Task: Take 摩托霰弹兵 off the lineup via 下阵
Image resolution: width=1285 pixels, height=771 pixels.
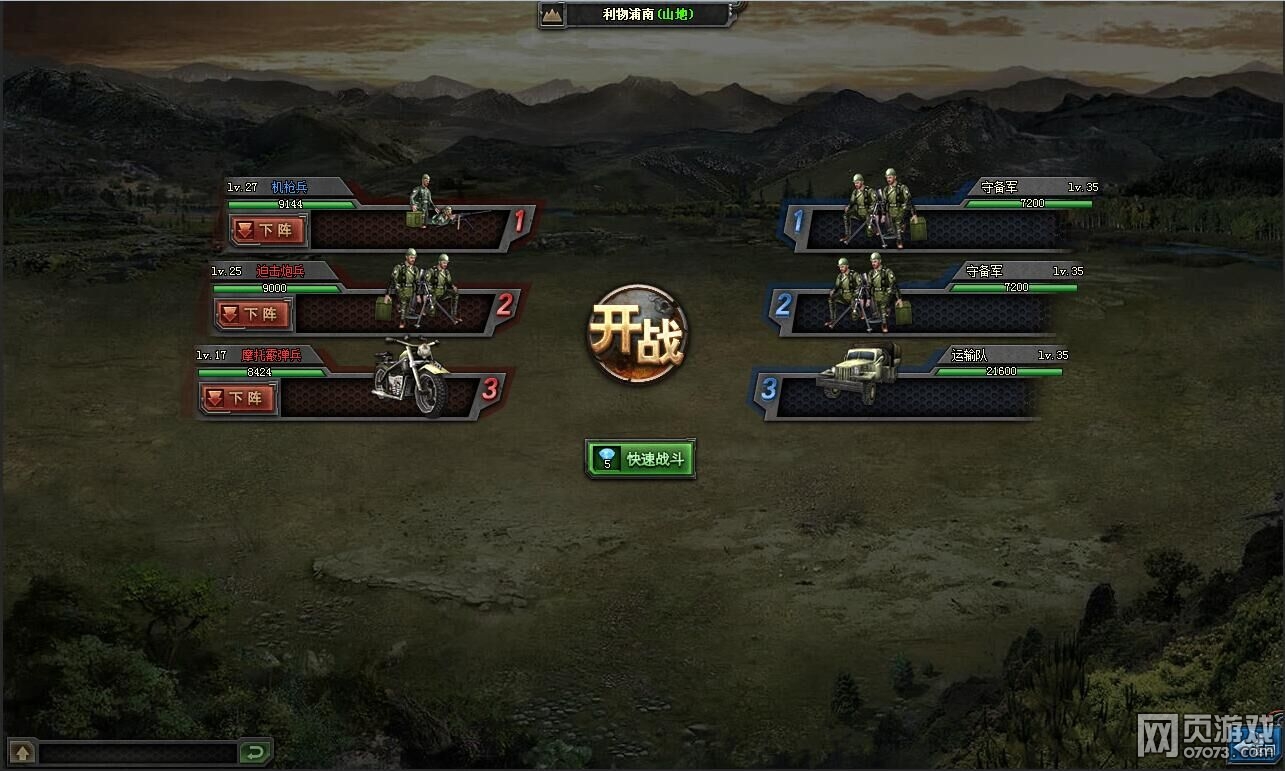Action: (x=237, y=398)
